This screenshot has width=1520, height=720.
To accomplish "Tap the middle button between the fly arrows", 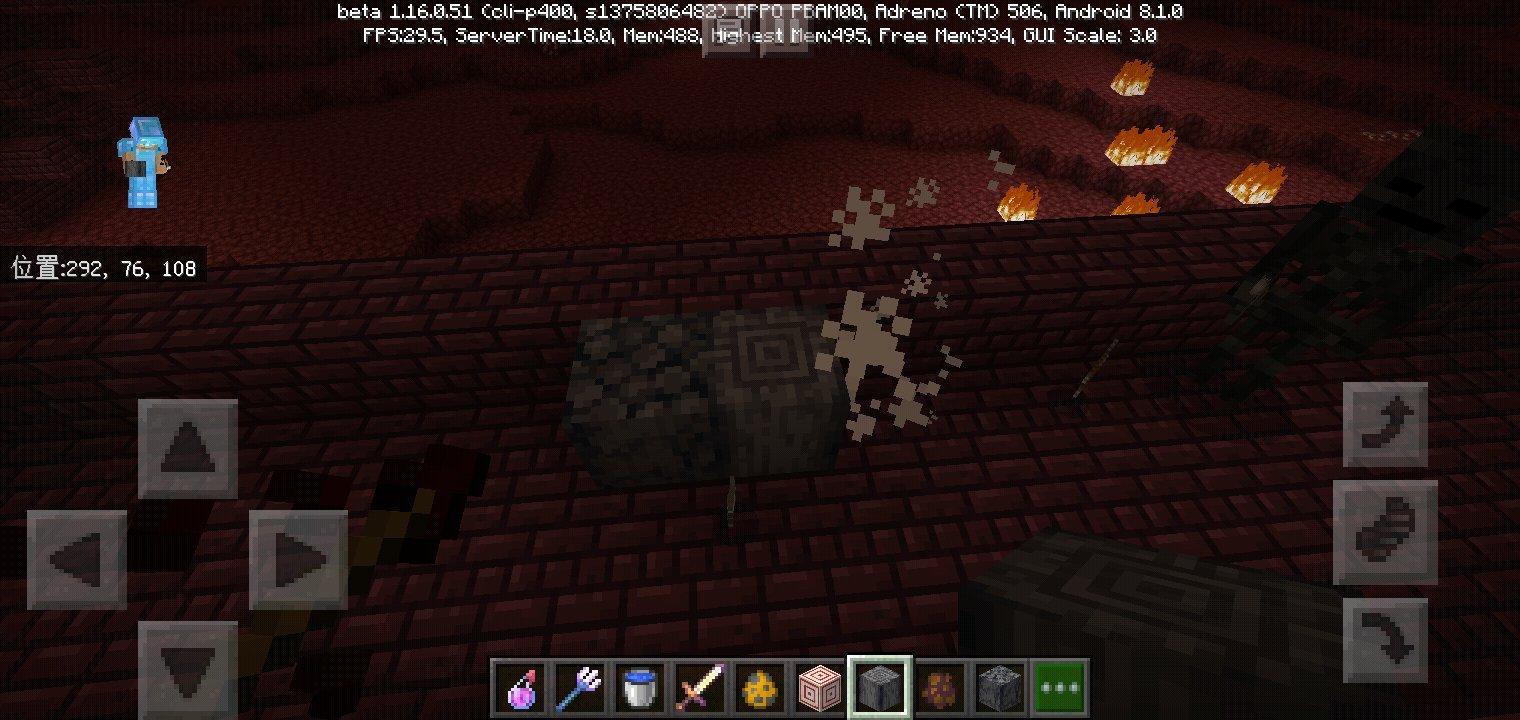I will coord(1385,532).
